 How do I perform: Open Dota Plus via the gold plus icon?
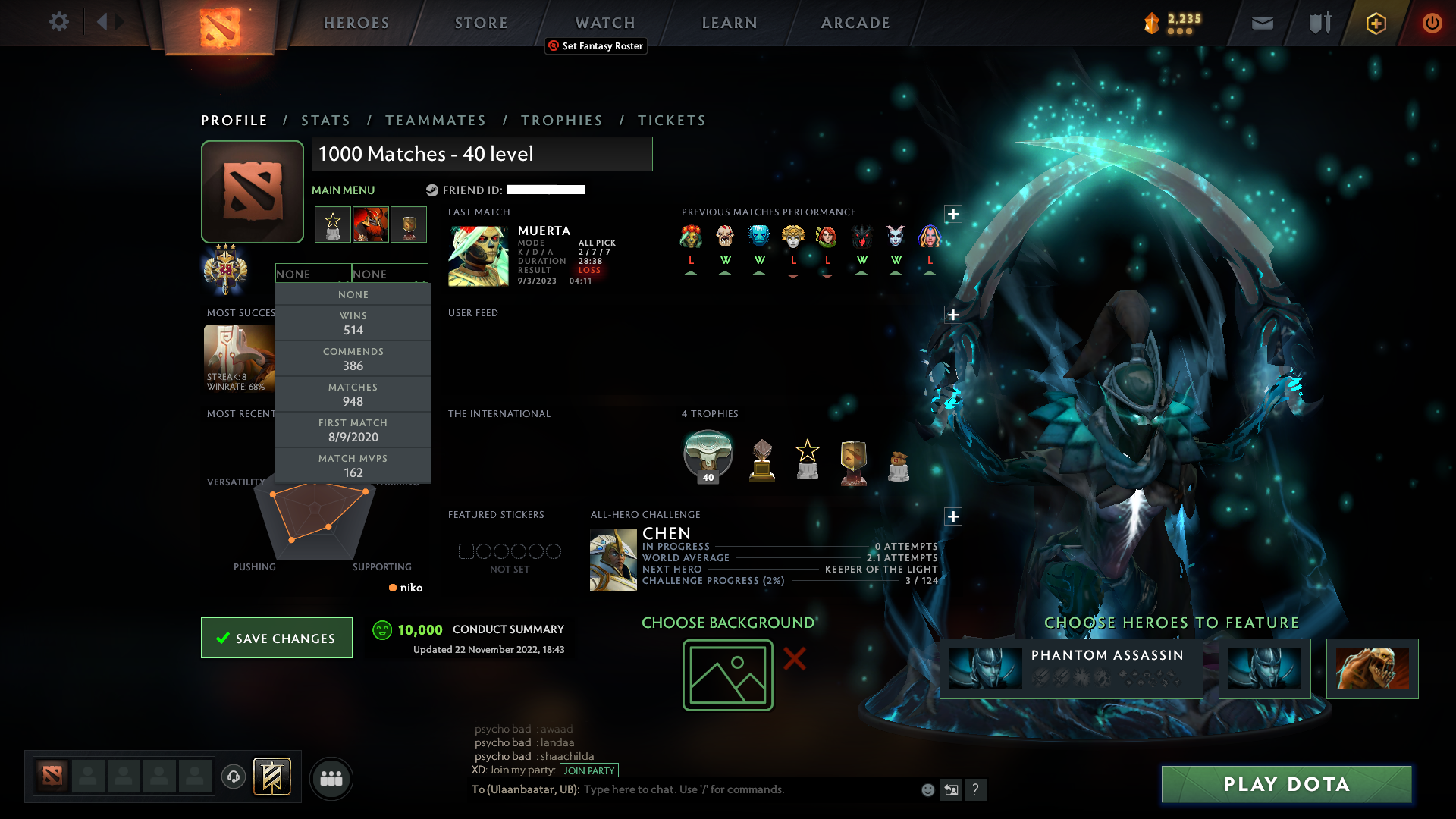coord(1375,23)
